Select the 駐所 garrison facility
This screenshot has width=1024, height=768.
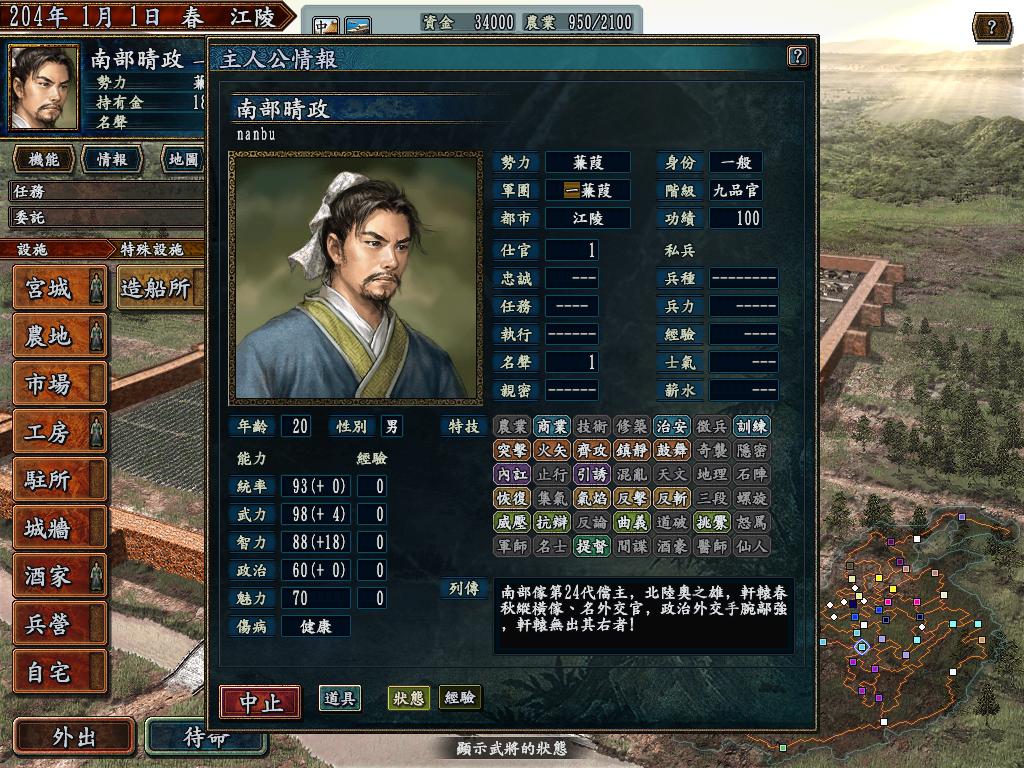[x=59, y=479]
